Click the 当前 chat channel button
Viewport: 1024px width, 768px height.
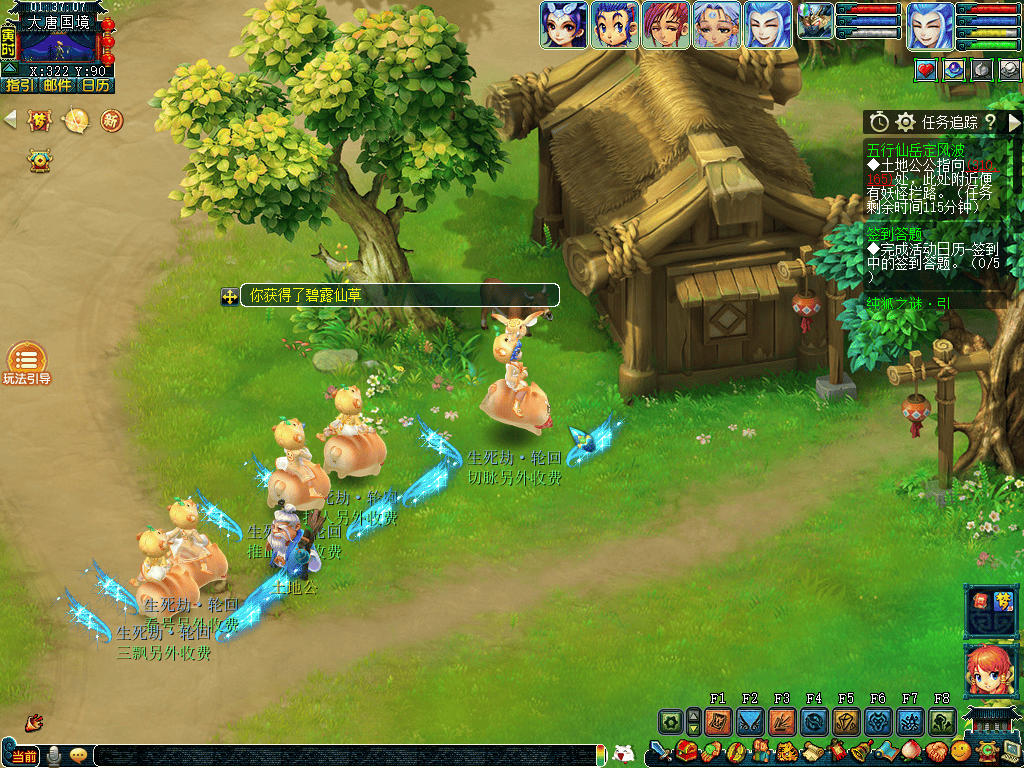click(22, 755)
